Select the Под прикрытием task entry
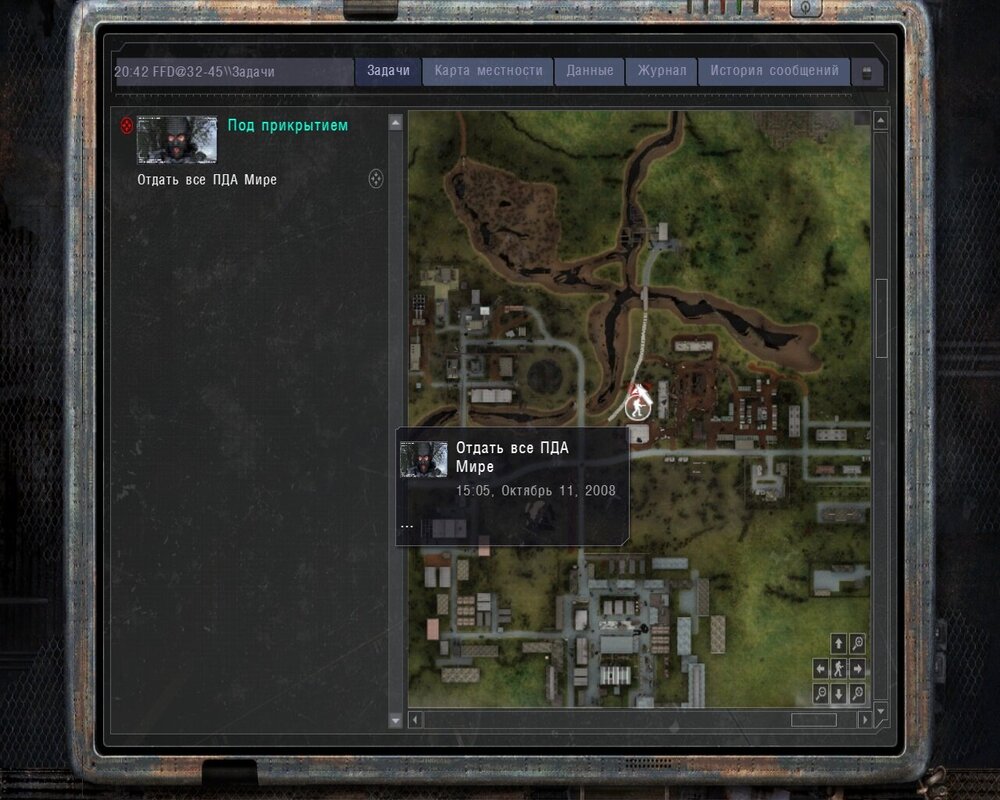1000x800 pixels. click(287, 125)
